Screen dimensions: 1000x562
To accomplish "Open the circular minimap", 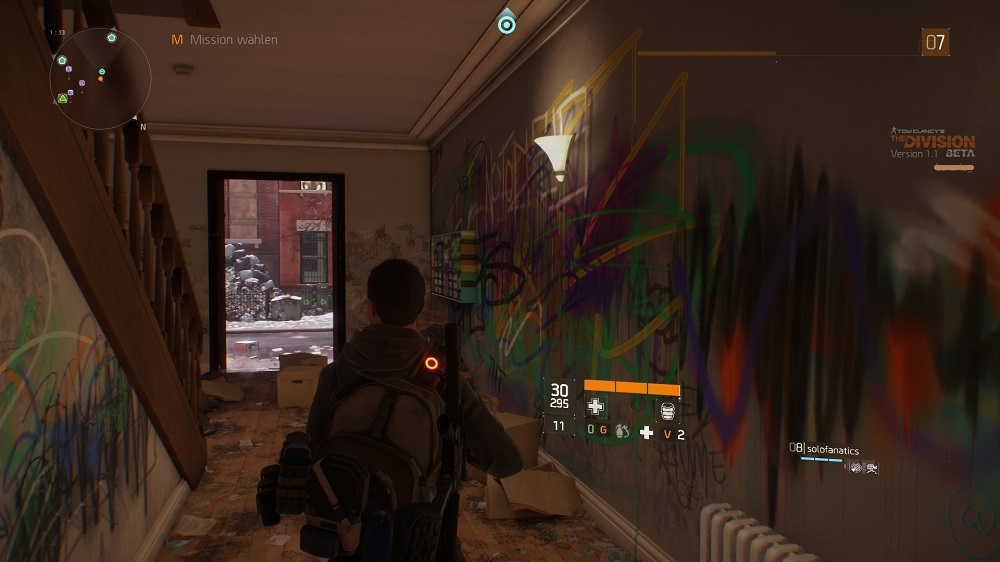I will point(101,77).
